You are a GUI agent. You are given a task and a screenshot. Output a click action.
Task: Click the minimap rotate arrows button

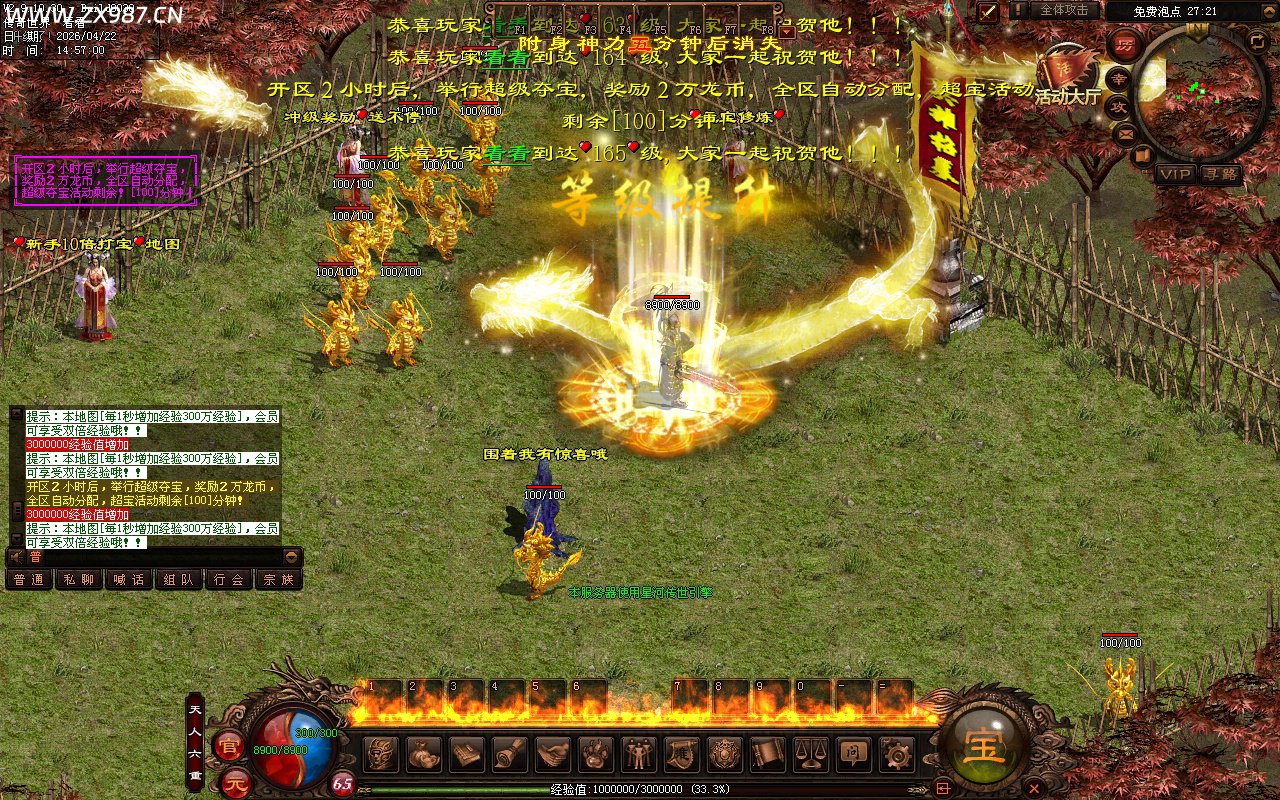point(1257,41)
